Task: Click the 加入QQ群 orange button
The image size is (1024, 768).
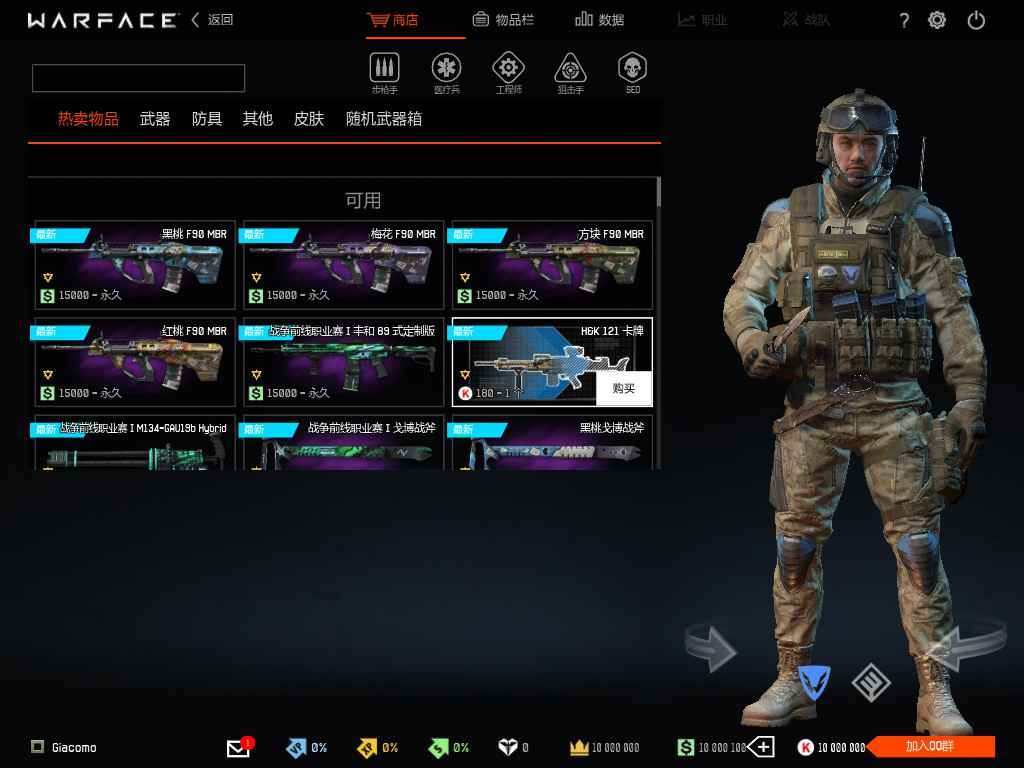Action: 930,746
